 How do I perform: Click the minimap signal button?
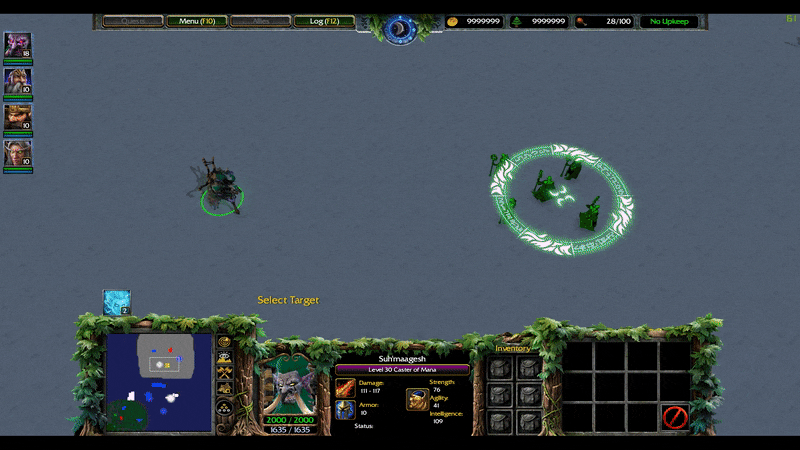(x=224, y=342)
